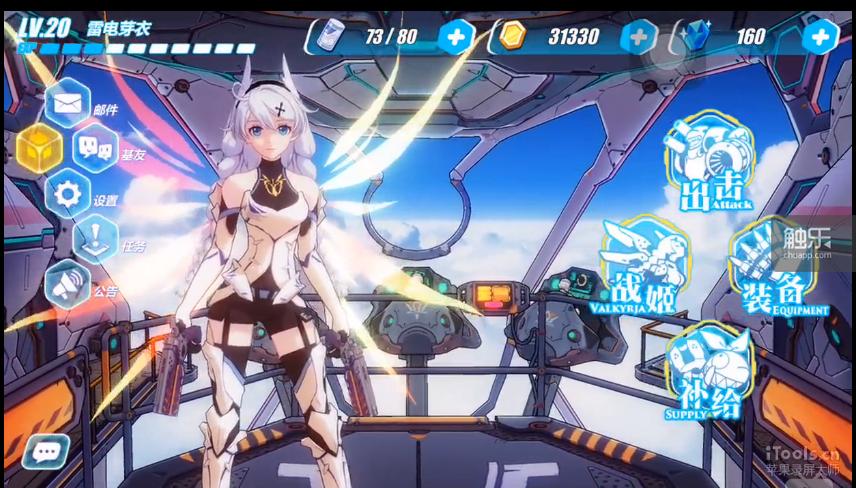Open the 设置 settings gear

68,194
